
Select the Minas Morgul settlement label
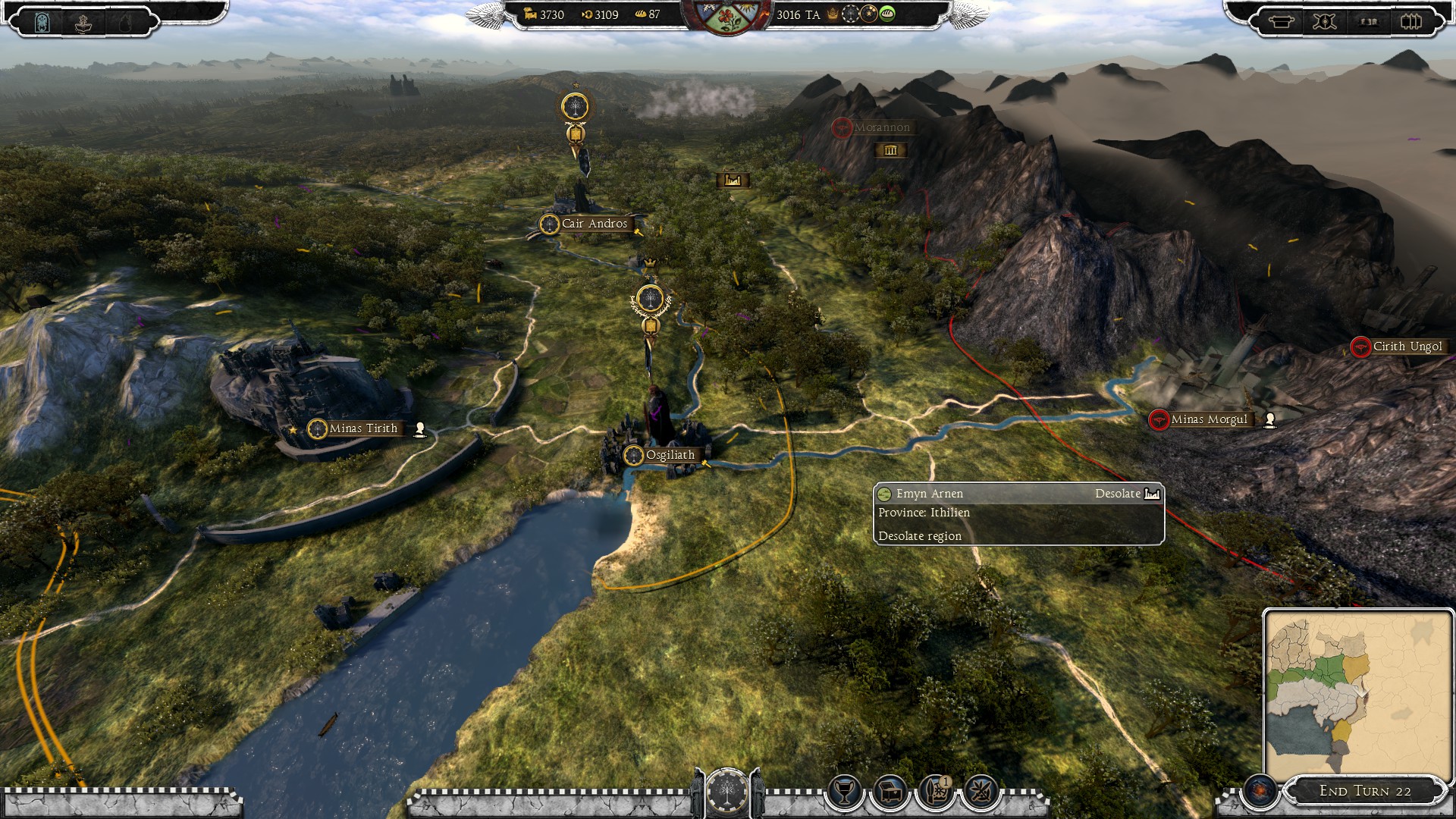point(1208,419)
